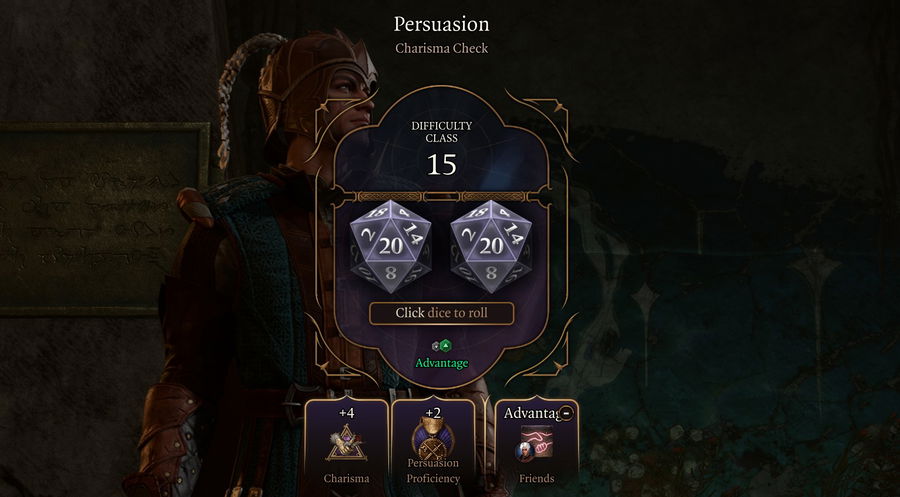This screenshot has width=900, height=497.
Task: Select the Persuasion Proficiency +2 card
Action: [433, 442]
